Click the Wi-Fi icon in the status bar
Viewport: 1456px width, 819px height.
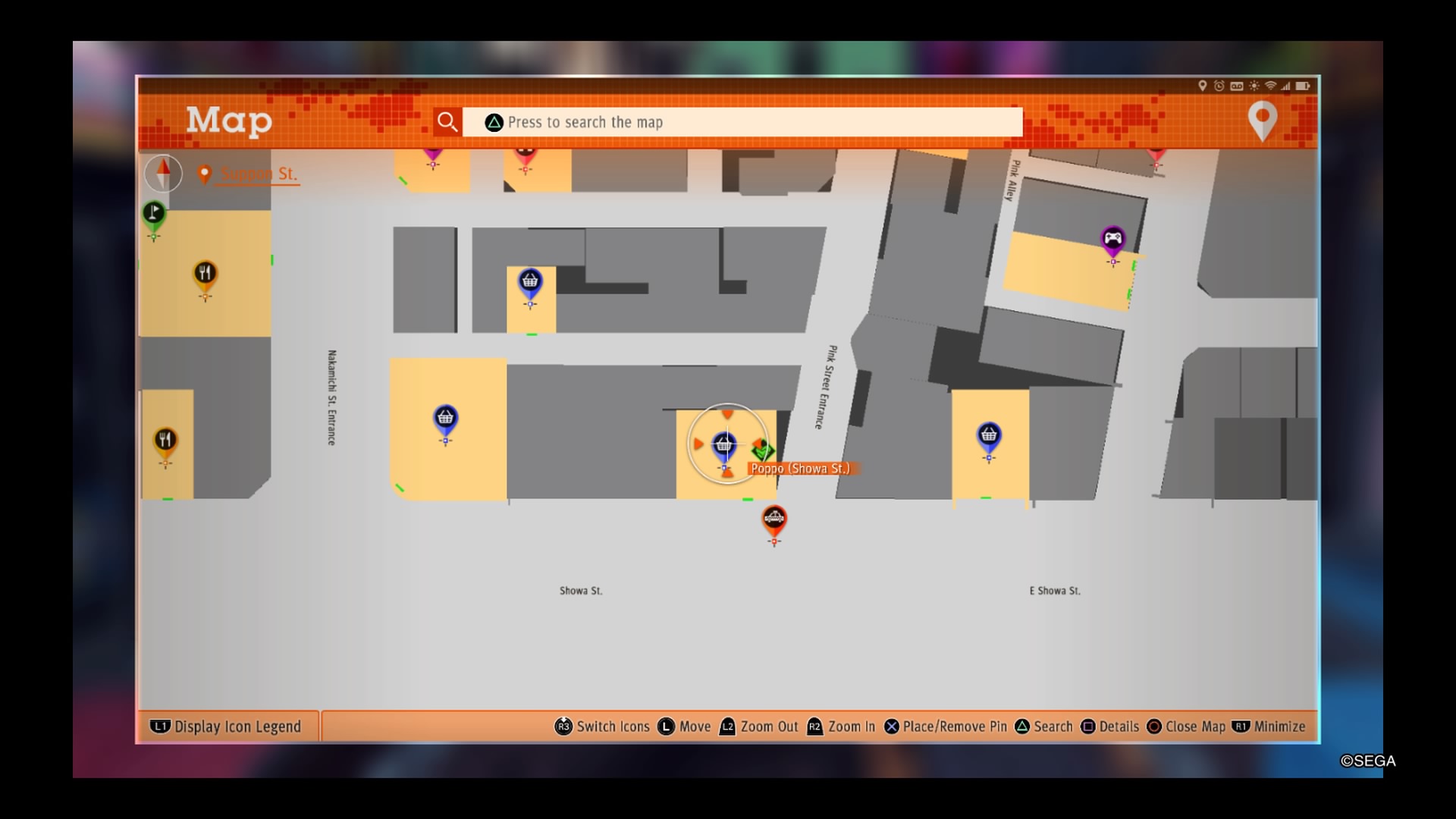(1270, 87)
